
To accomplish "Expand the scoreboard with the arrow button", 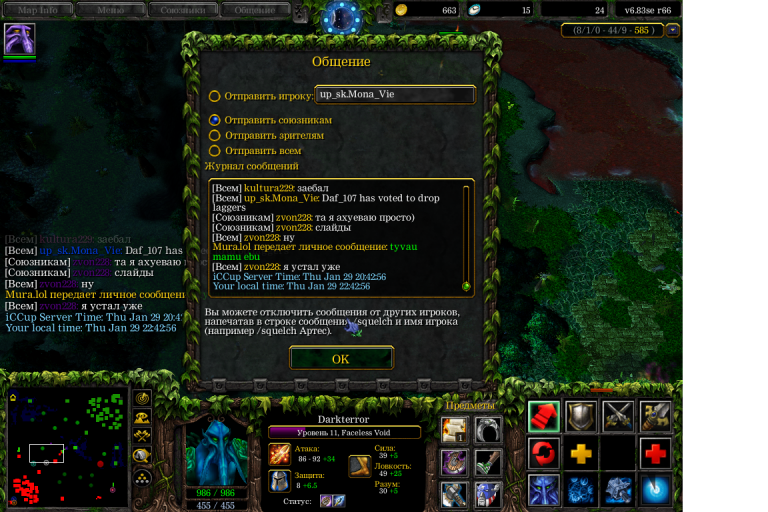I will click(673, 30).
